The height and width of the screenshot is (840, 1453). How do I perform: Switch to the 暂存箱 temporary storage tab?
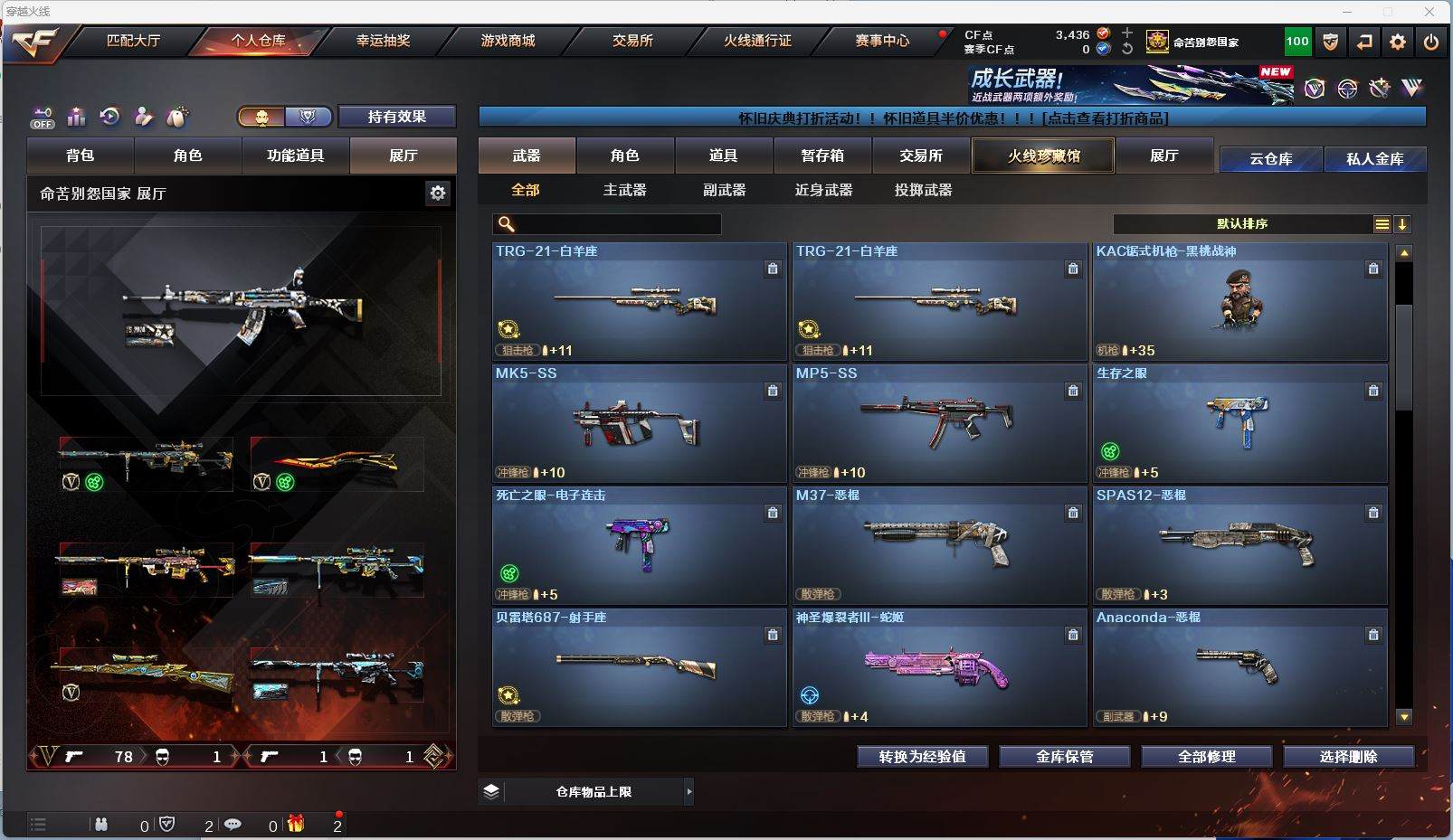click(822, 156)
